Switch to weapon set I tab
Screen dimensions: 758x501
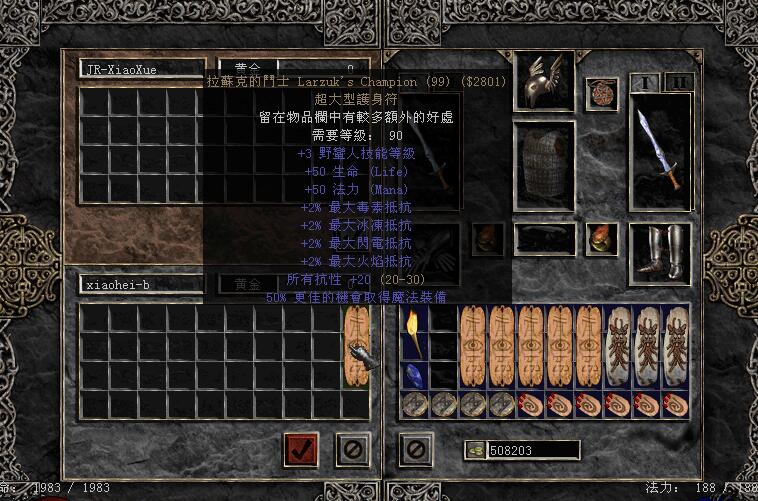pyautogui.click(x=646, y=83)
